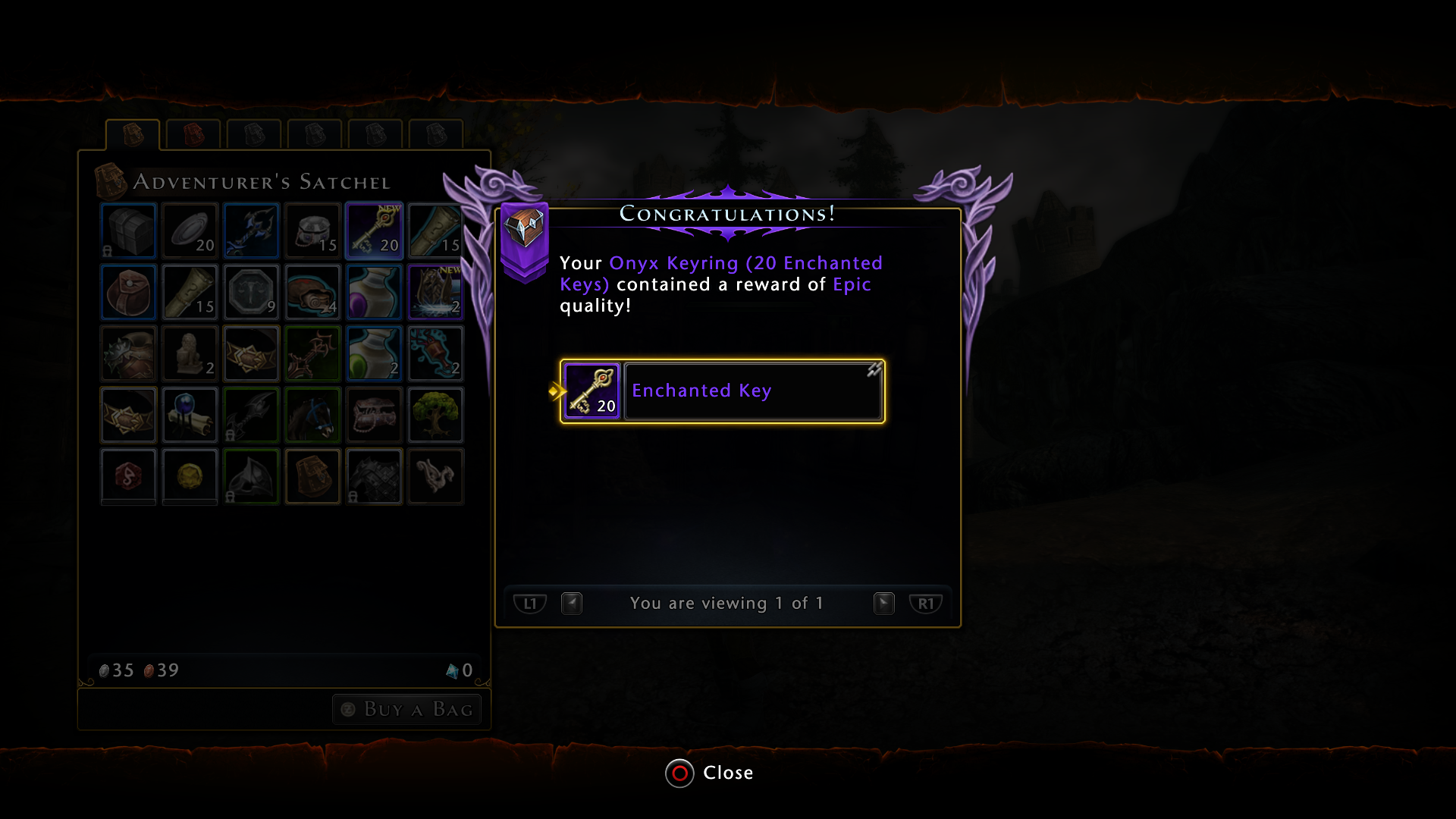Click the L1 previous reward arrow
The height and width of the screenshot is (819, 1456).
coord(530,603)
